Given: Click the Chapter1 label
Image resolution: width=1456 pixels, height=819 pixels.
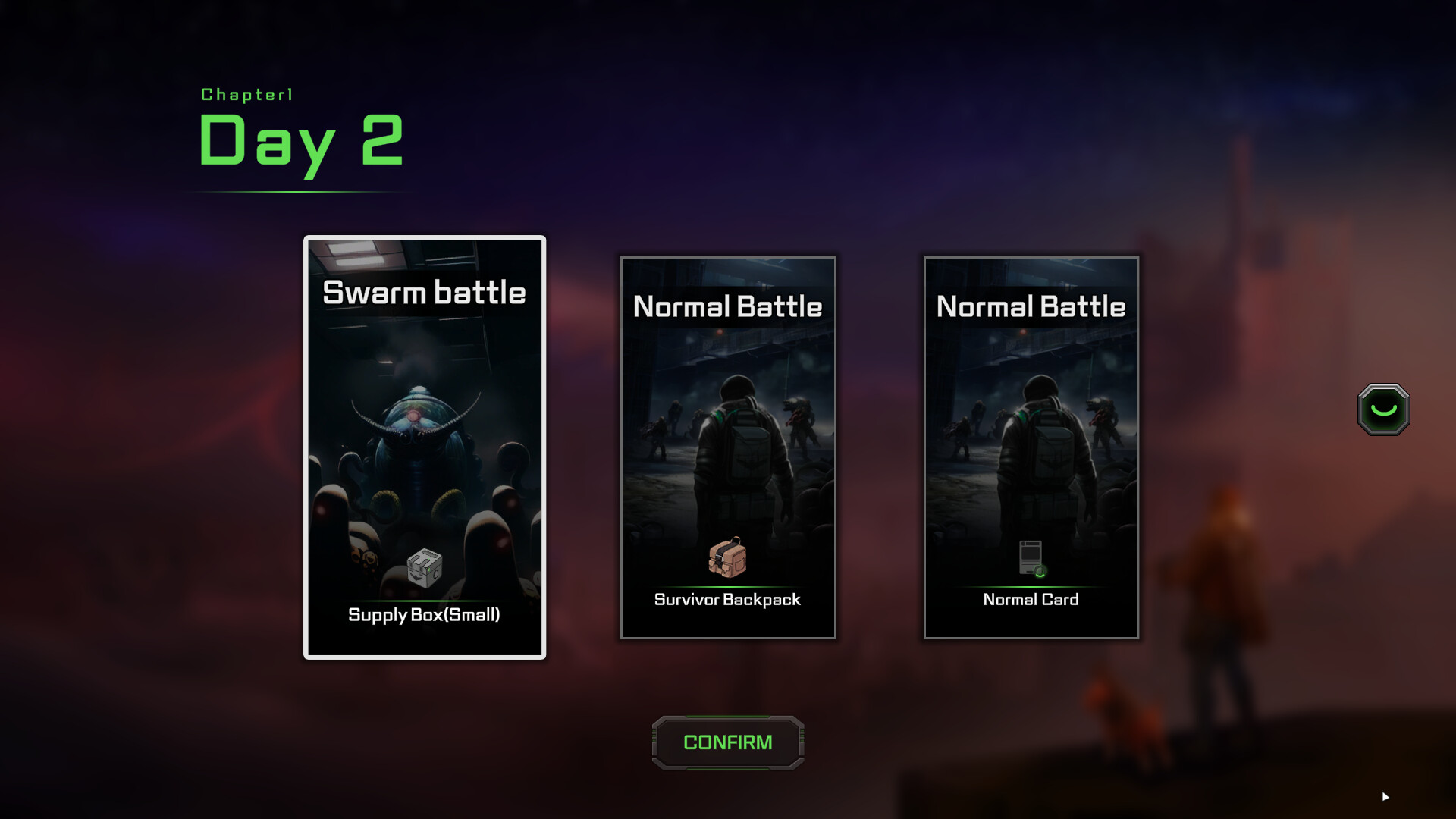Looking at the screenshot, I should click(x=246, y=95).
